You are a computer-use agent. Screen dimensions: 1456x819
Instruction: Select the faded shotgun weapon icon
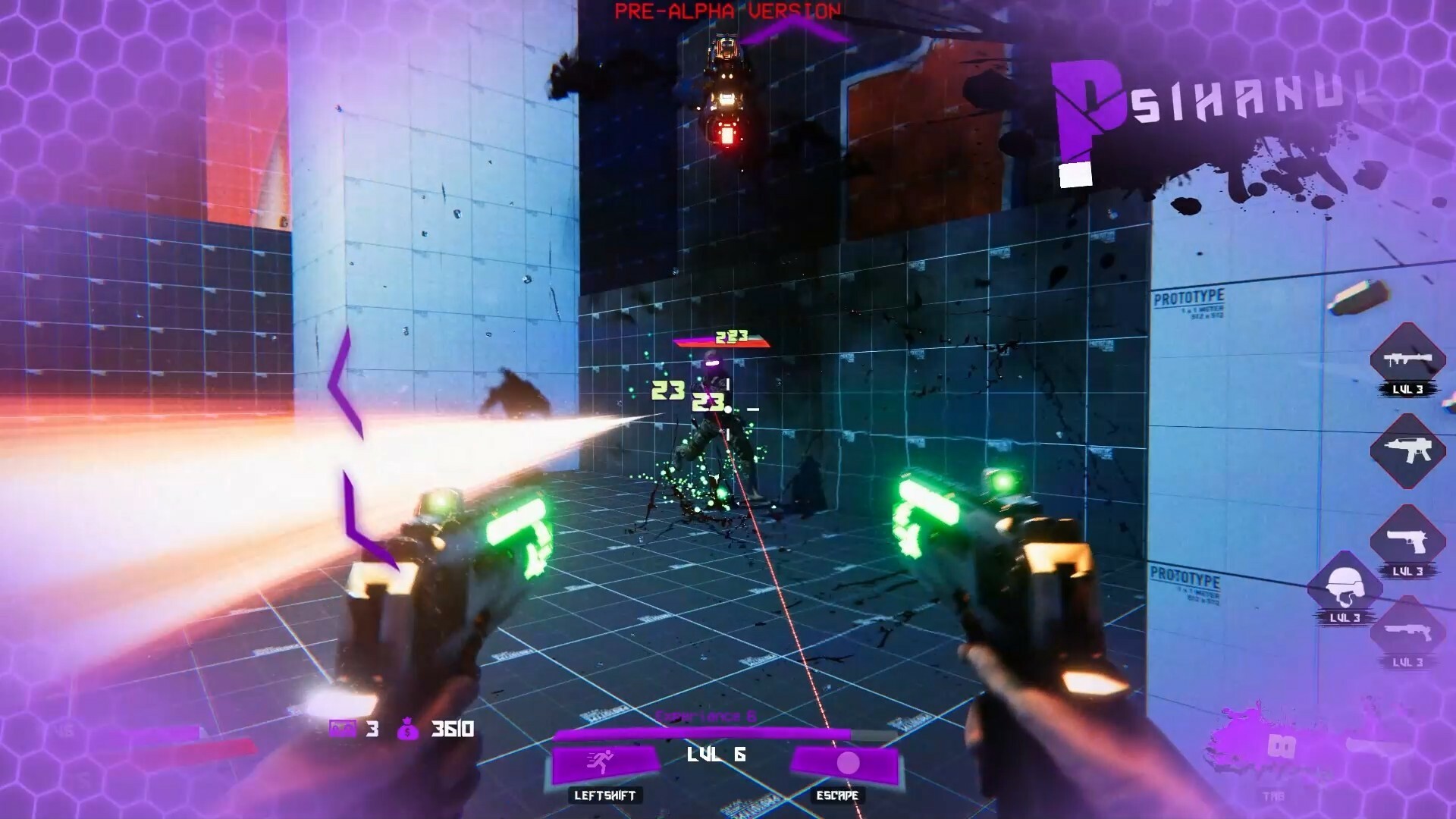[x=1407, y=631]
